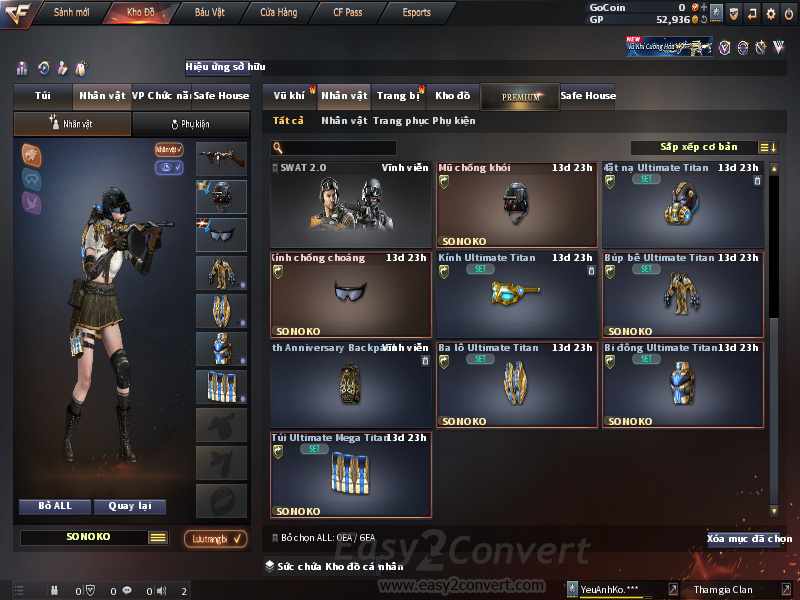Open the Esports tab
The width and height of the screenshot is (800, 600).
[x=417, y=13]
